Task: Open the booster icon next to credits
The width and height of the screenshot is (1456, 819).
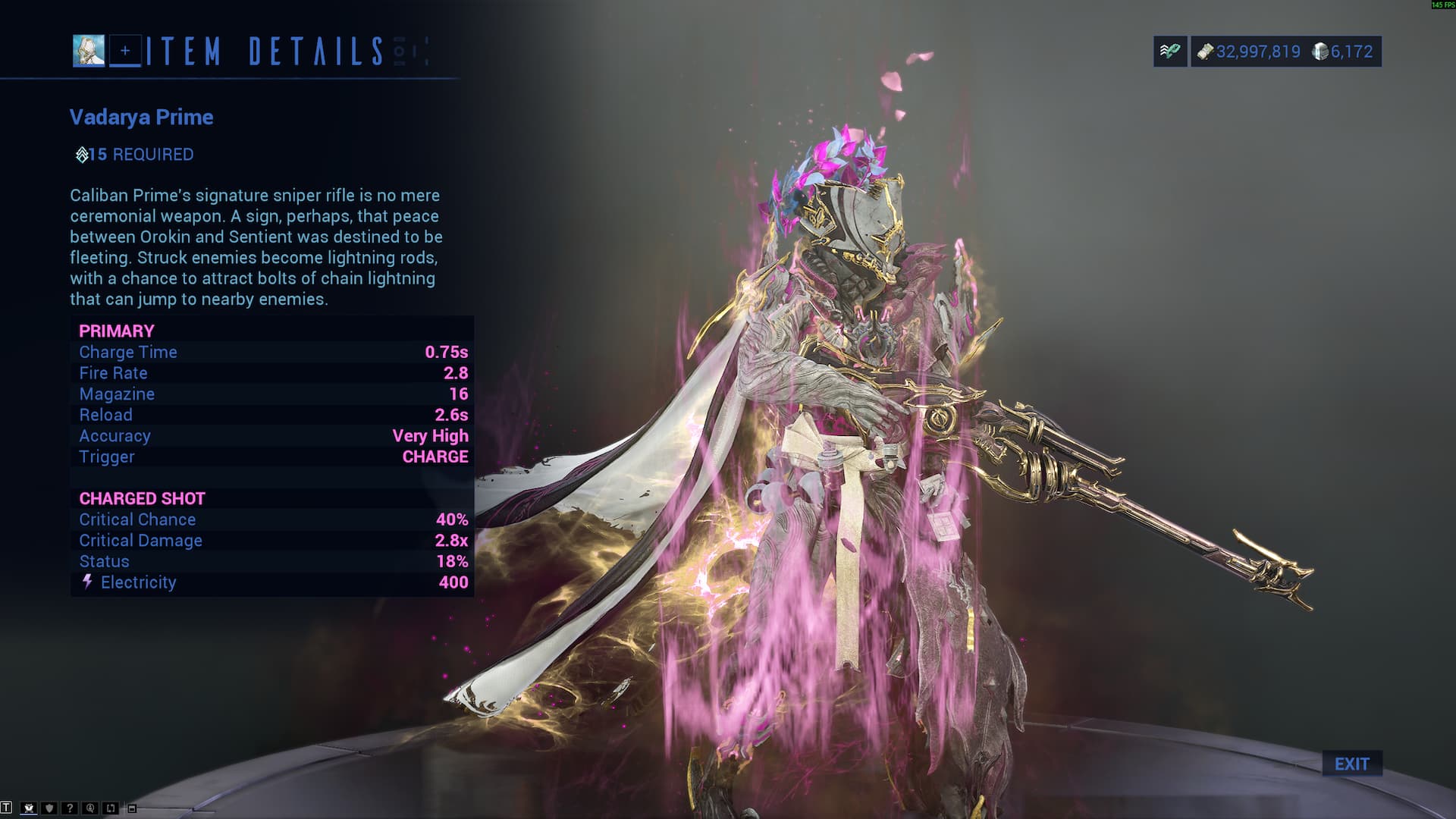Action: coord(1169,52)
